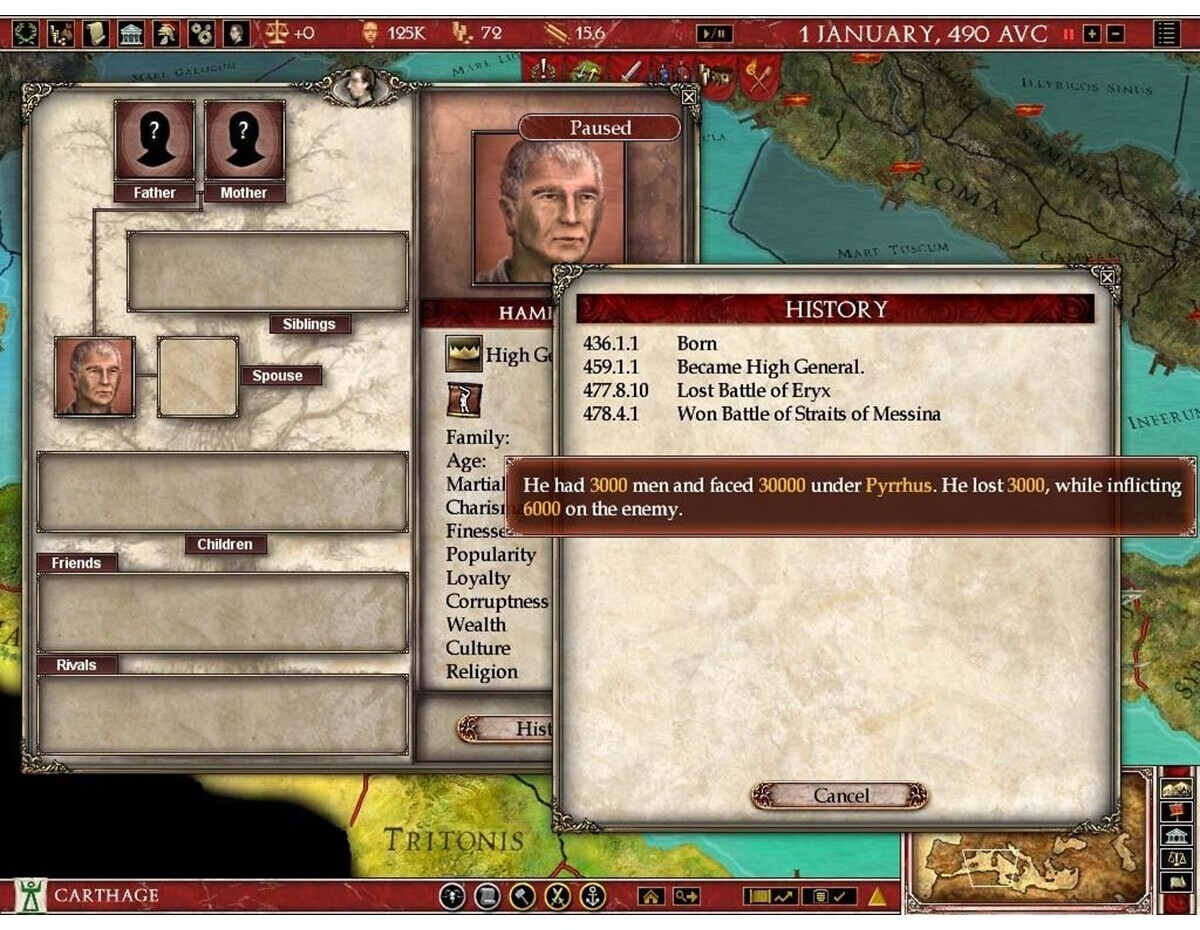The height and width of the screenshot is (930, 1200).
Task: Select the anchor icon in bottom bar
Action: (592, 897)
